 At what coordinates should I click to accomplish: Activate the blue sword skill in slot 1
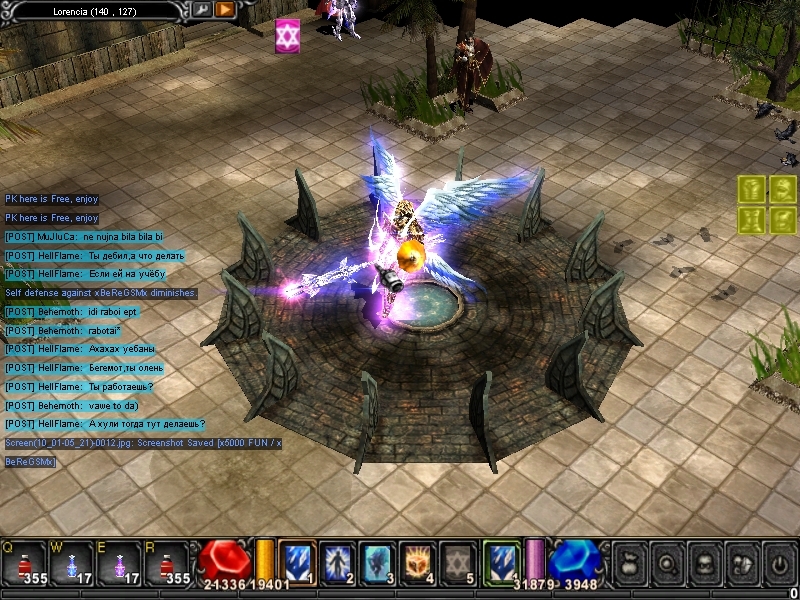coord(298,562)
